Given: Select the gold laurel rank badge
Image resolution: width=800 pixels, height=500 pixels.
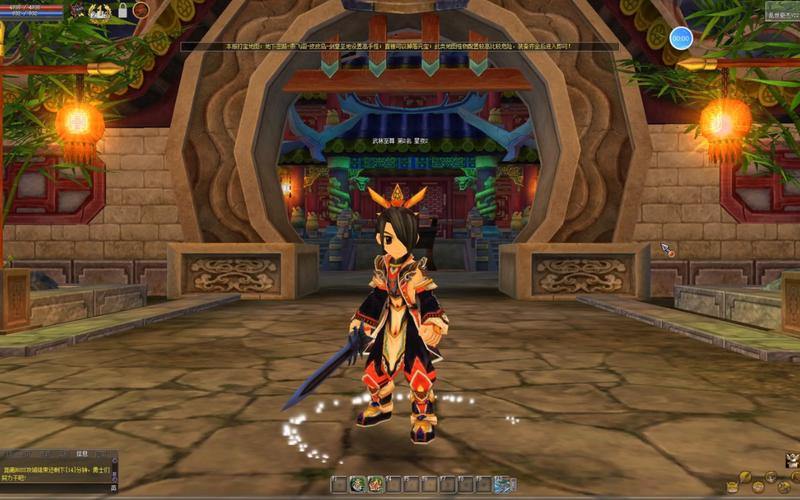Looking at the screenshot, I should click(x=99, y=11).
